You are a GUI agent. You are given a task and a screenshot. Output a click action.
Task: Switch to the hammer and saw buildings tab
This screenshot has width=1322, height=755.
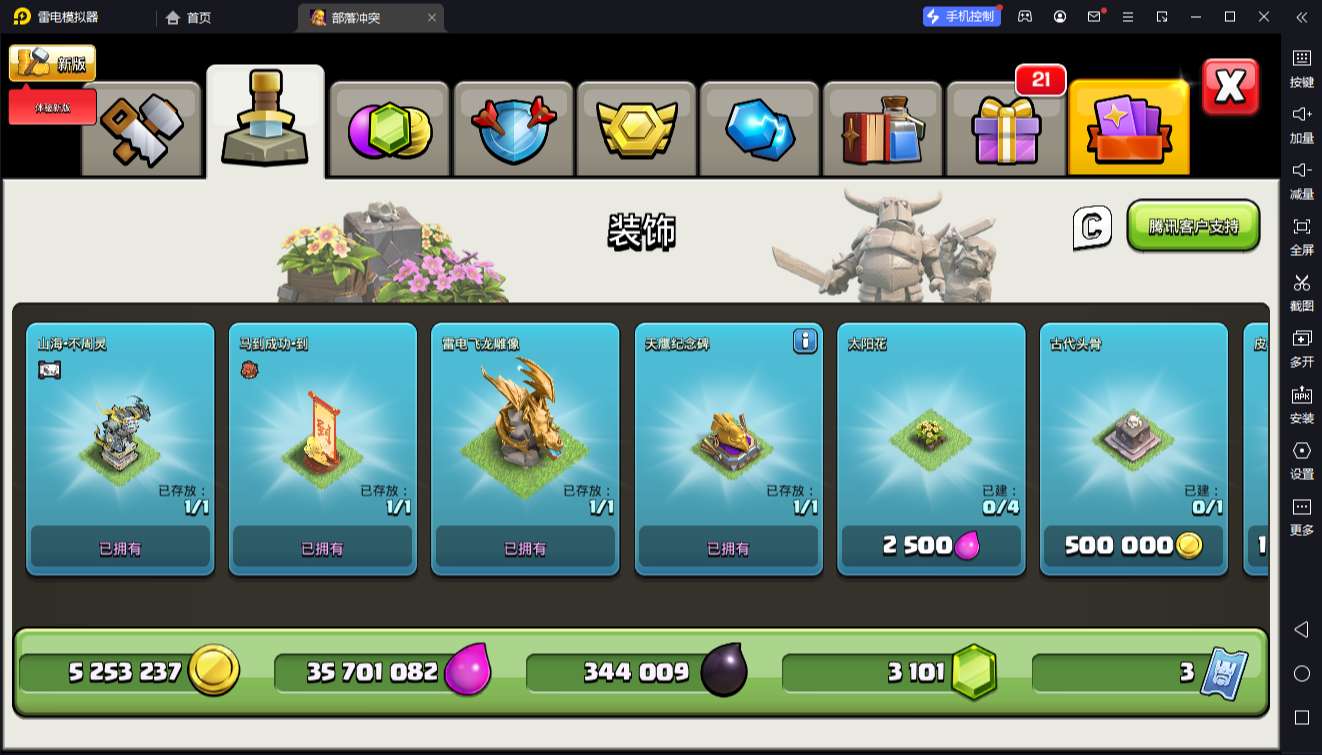[x=141, y=130]
